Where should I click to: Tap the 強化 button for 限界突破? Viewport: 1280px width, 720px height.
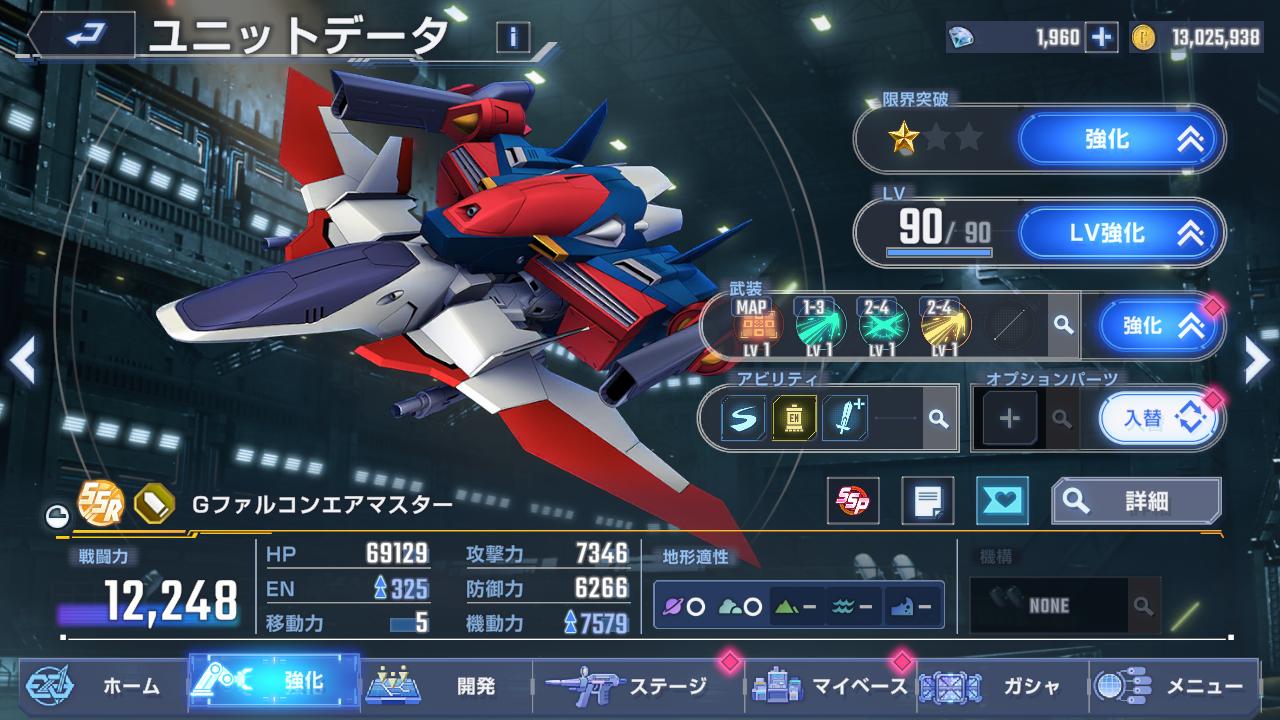[1121, 140]
